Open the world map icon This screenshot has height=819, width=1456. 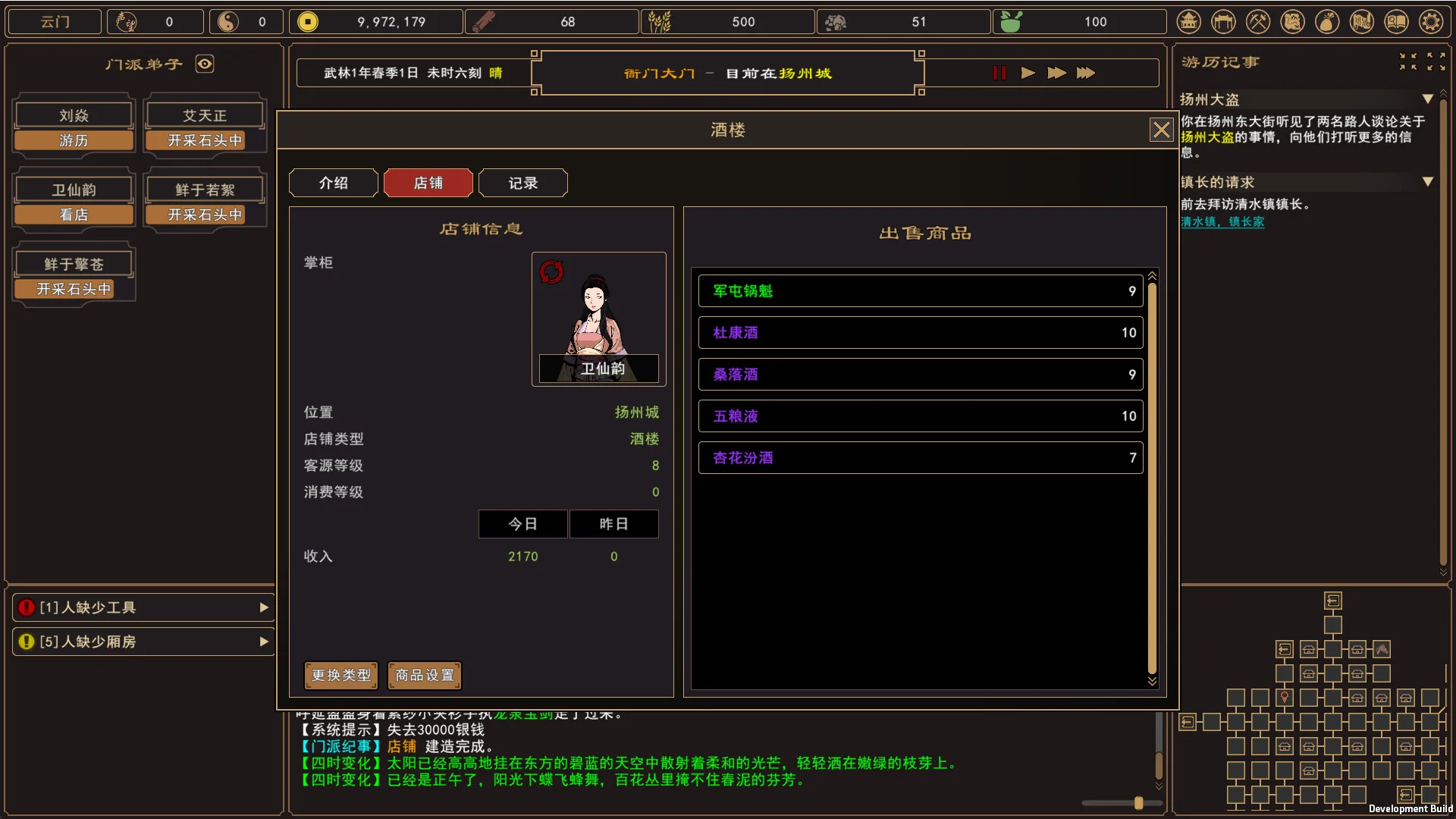pos(1292,21)
